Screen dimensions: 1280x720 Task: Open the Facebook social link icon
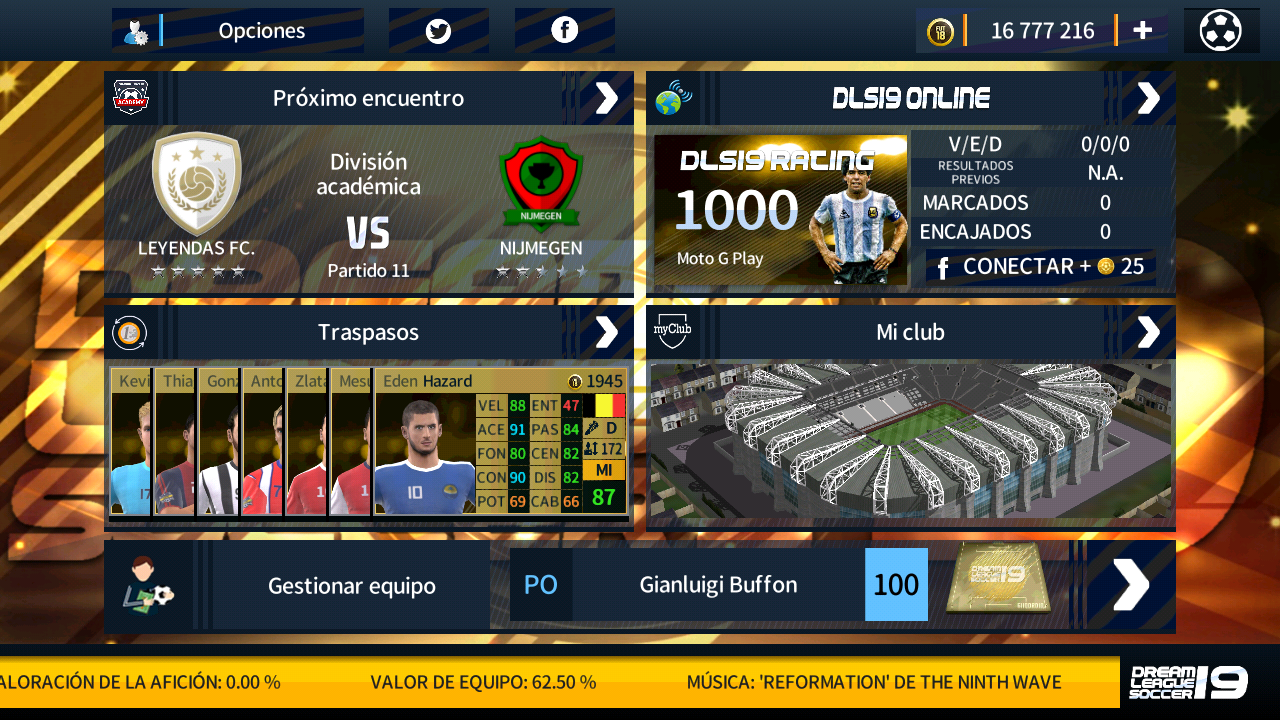click(564, 29)
